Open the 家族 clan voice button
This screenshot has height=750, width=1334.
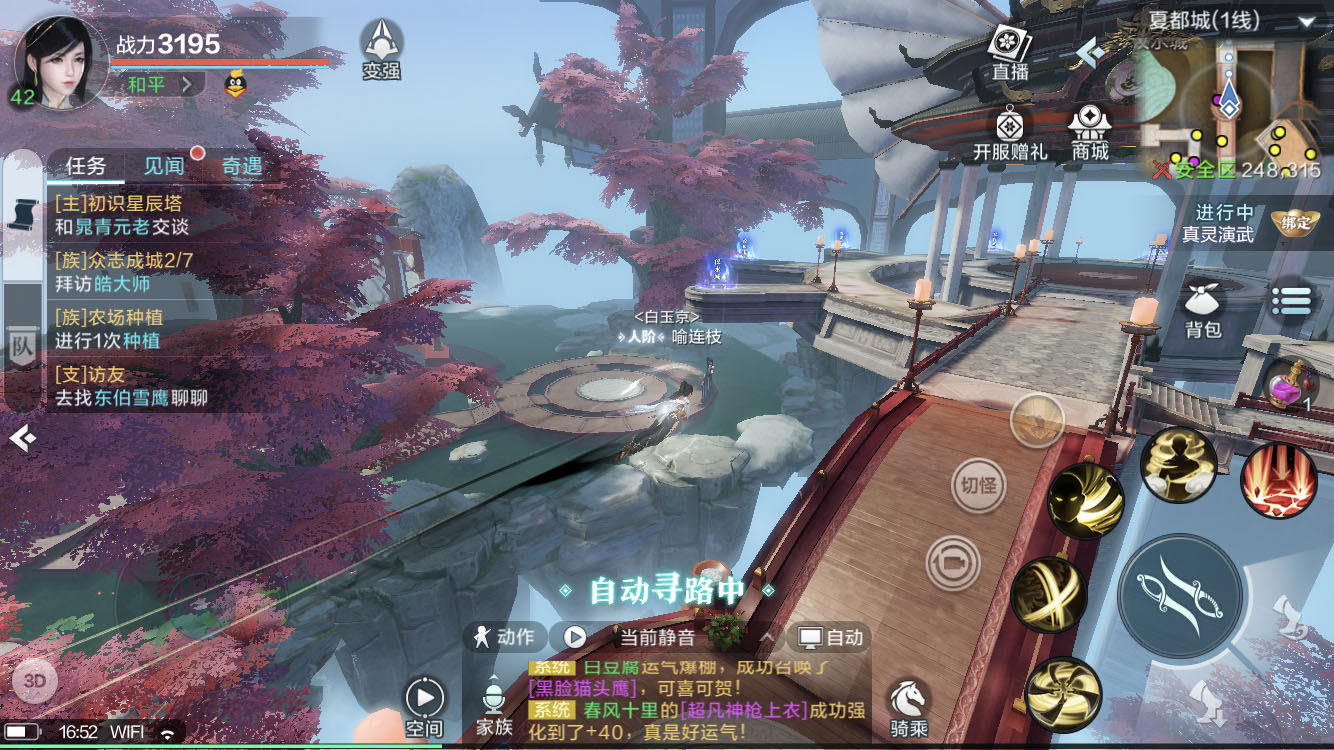(x=494, y=708)
